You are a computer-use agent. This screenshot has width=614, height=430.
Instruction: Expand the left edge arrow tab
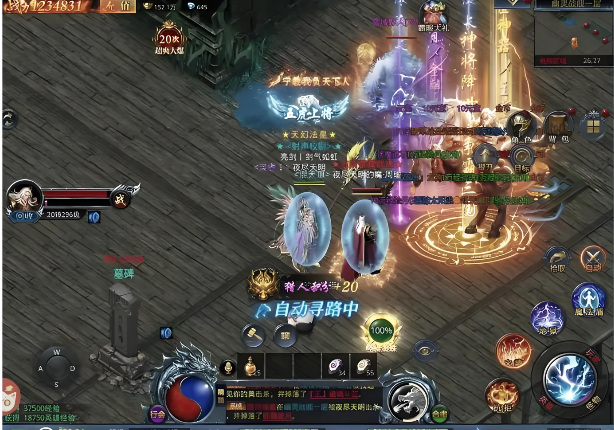coord(8,119)
